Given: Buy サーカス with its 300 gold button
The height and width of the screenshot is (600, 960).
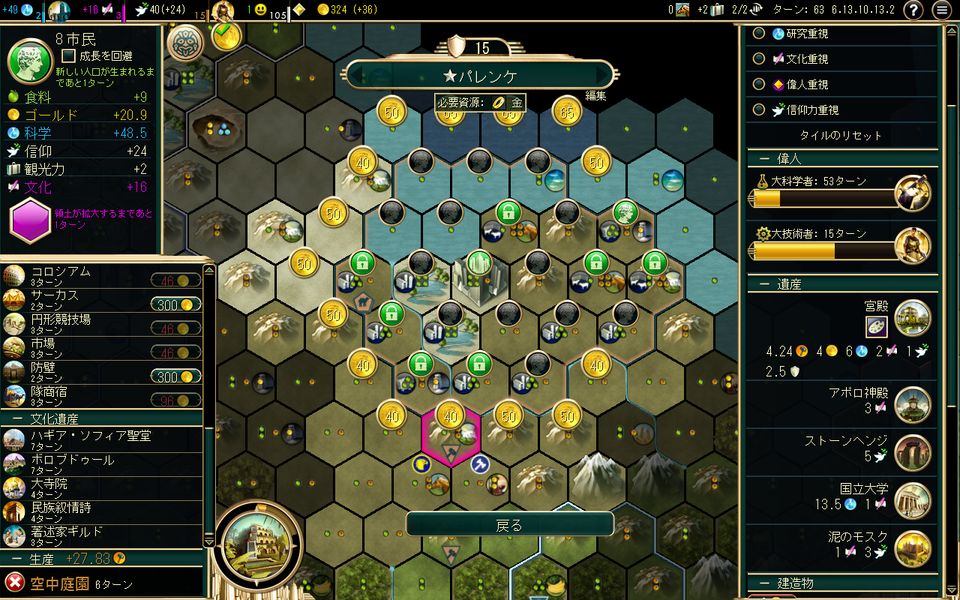Looking at the screenshot, I should pyautogui.click(x=176, y=304).
